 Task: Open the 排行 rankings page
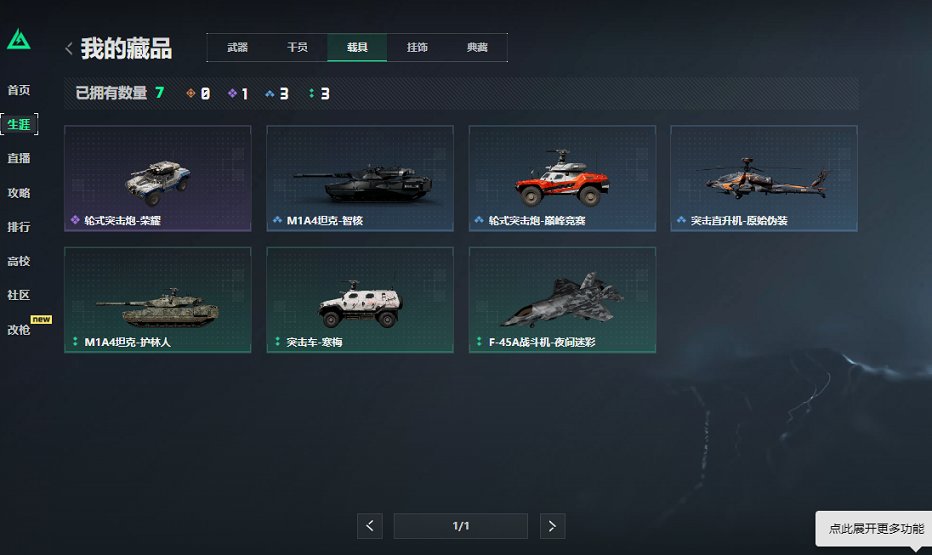(x=18, y=227)
